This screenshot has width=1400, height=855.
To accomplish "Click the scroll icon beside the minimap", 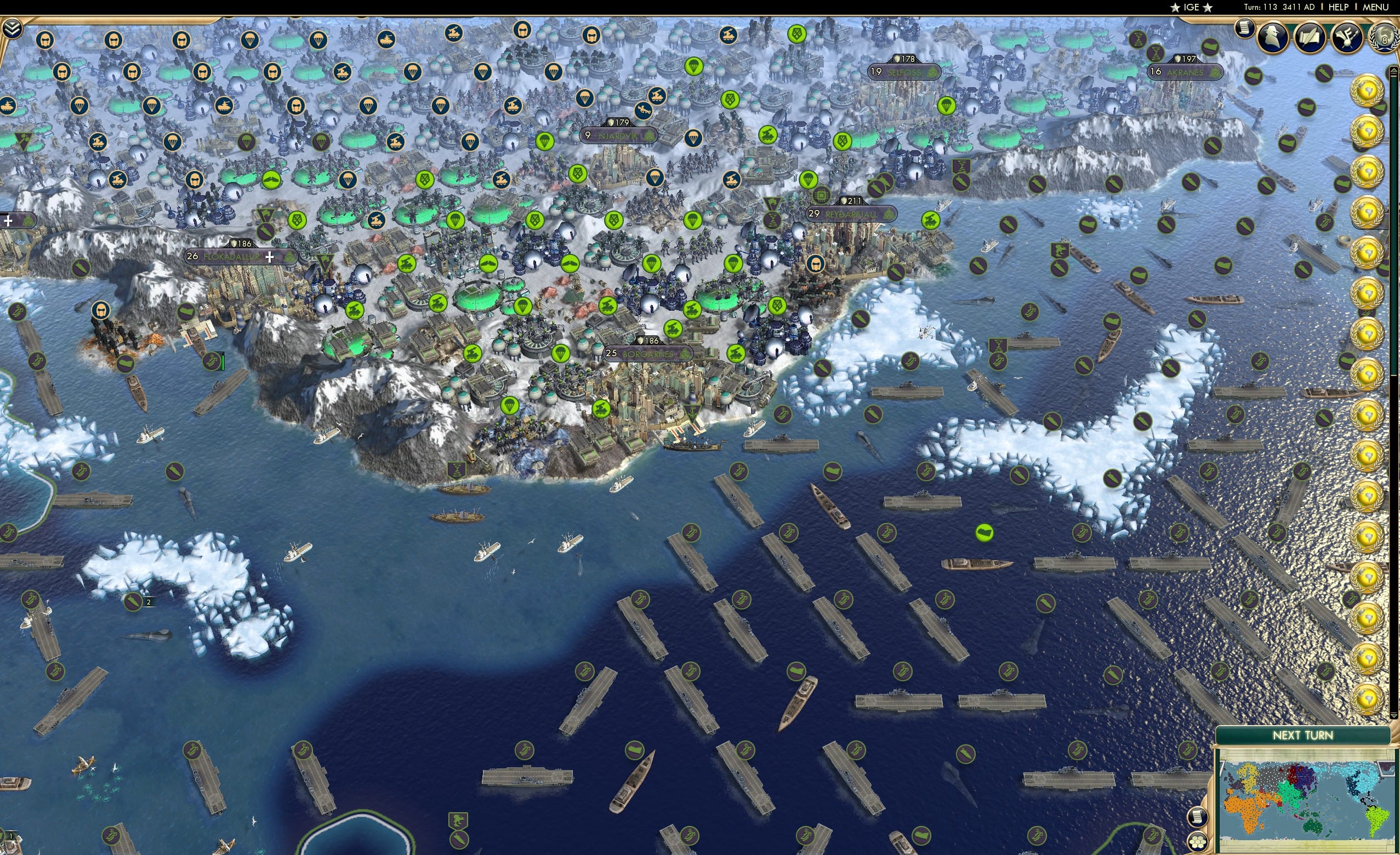I will coord(1198,818).
